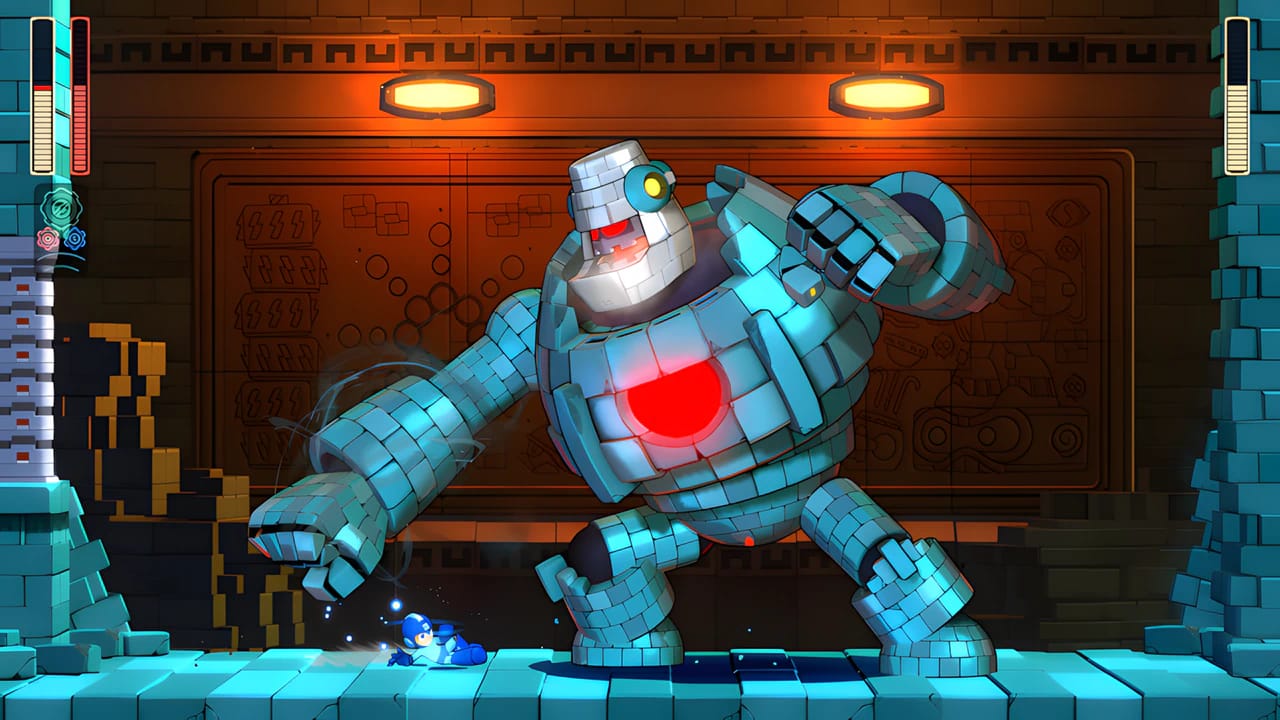Image resolution: width=1280 pixels, height=720 pixels.
Task: Click the pink Power Gear icon
Action: tap(49, 238)
